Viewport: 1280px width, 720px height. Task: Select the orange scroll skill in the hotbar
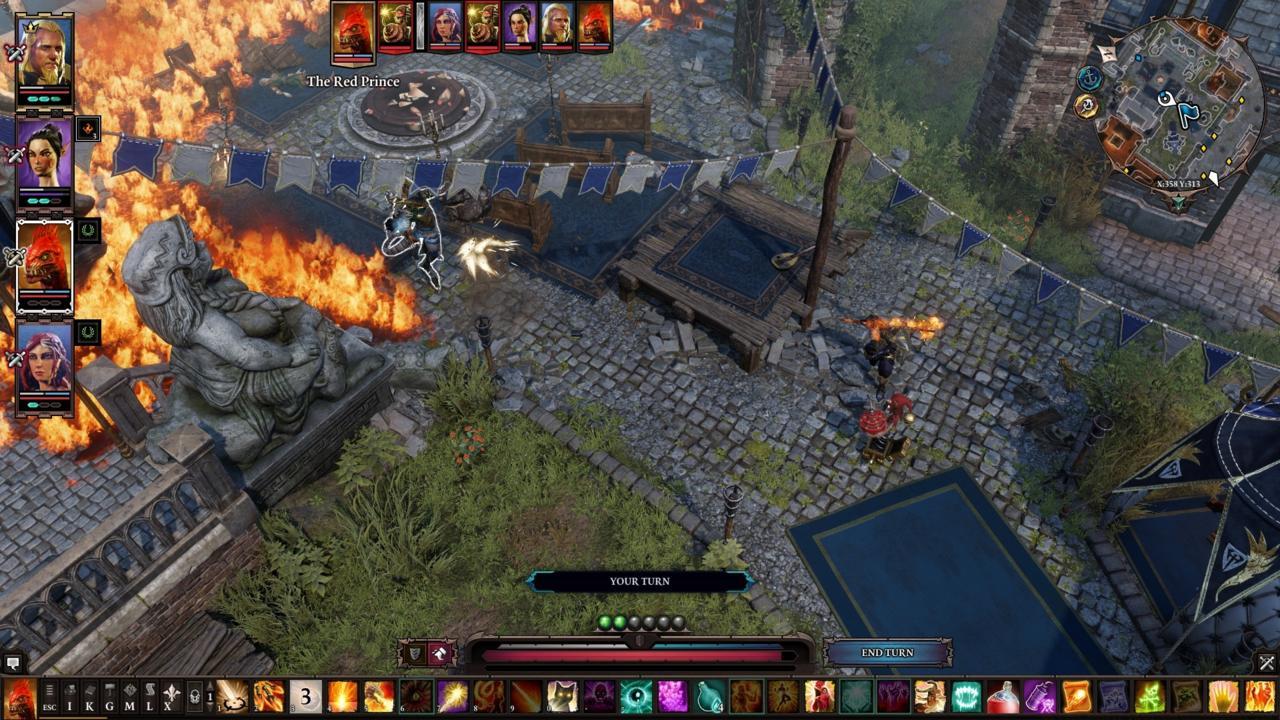pos(1076,698)
